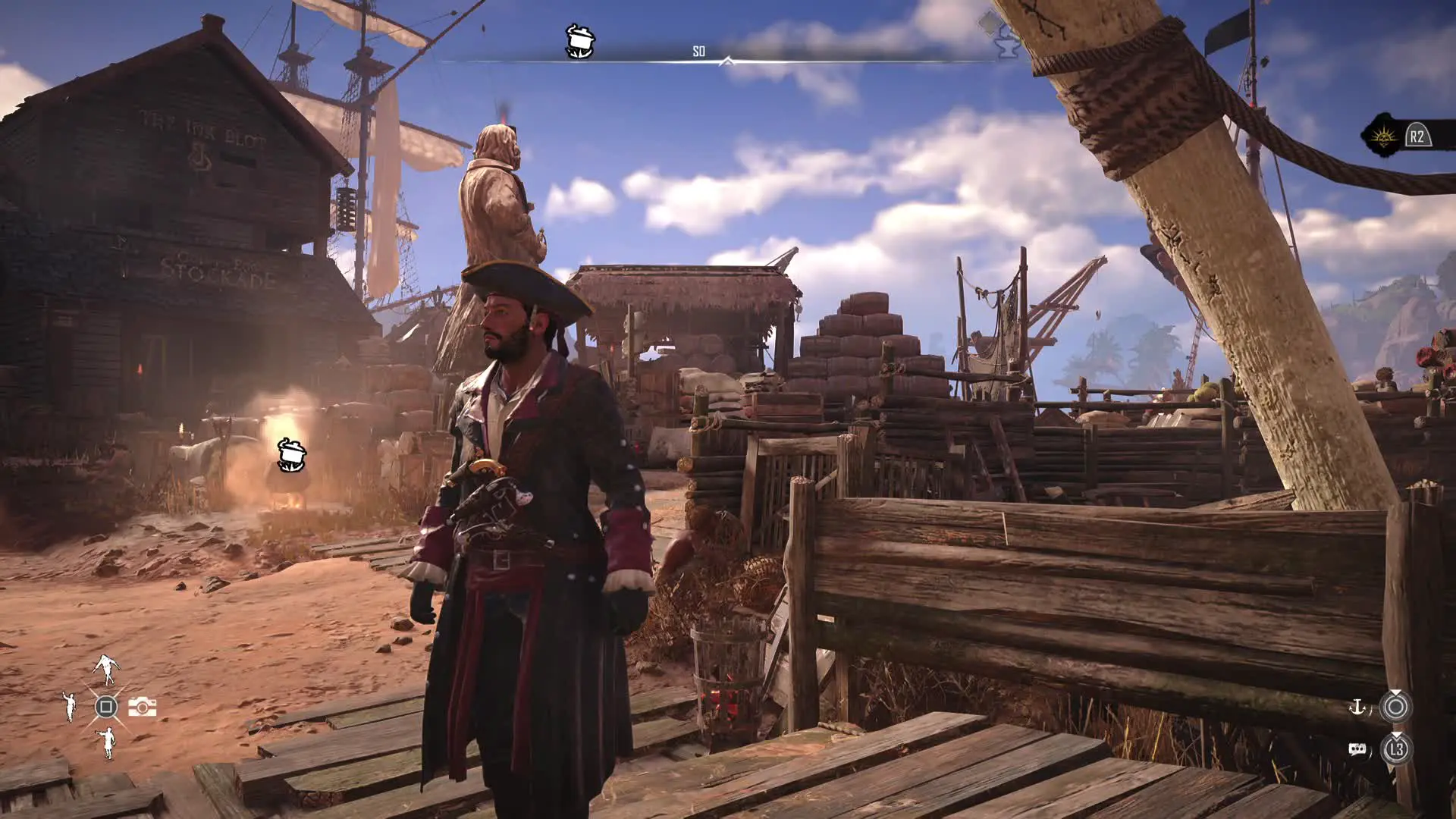Select the anvil marker on the compass bar
Viewport: 1456px width, 819px height.
click(x=1007, y=44)
